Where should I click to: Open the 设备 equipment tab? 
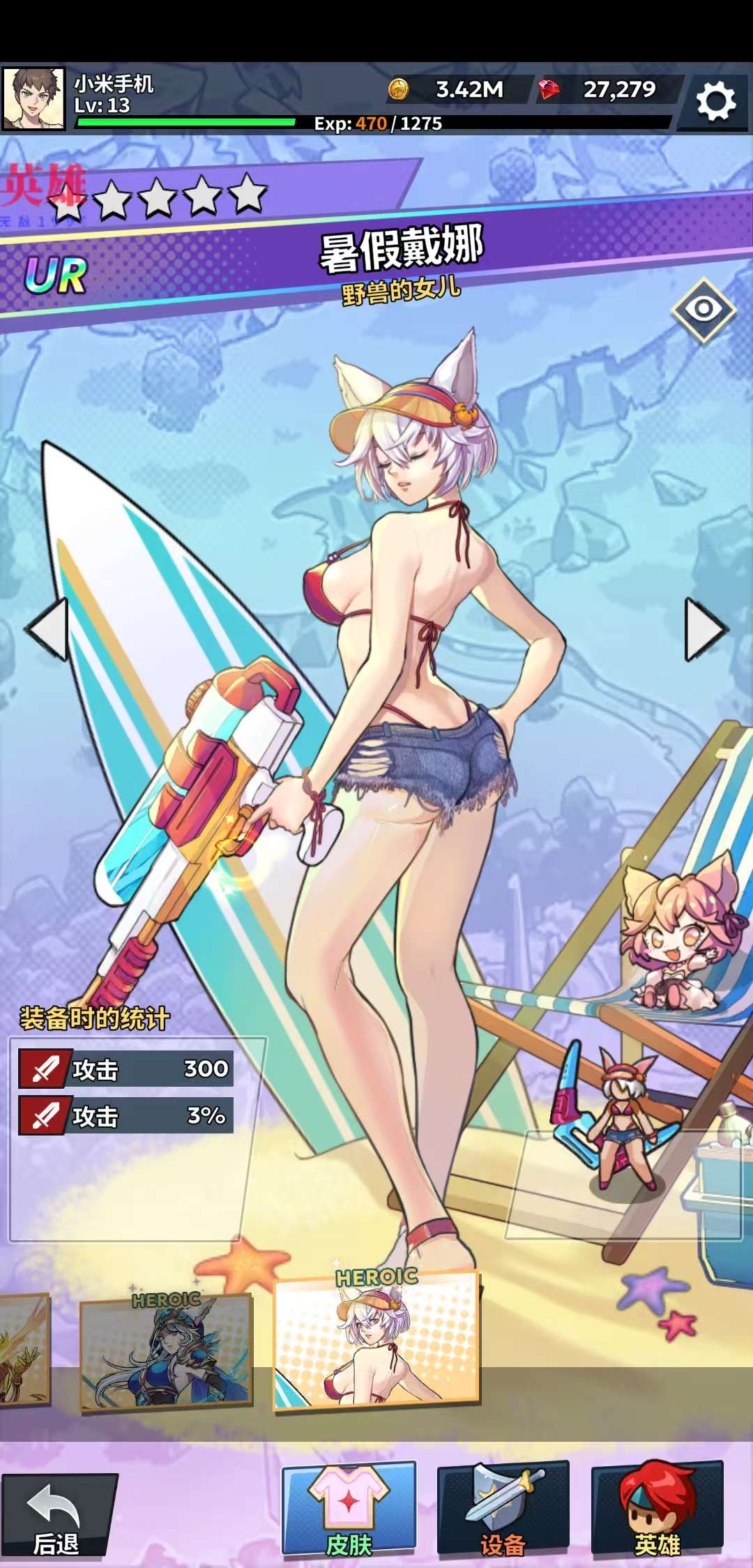[503, 1511]
